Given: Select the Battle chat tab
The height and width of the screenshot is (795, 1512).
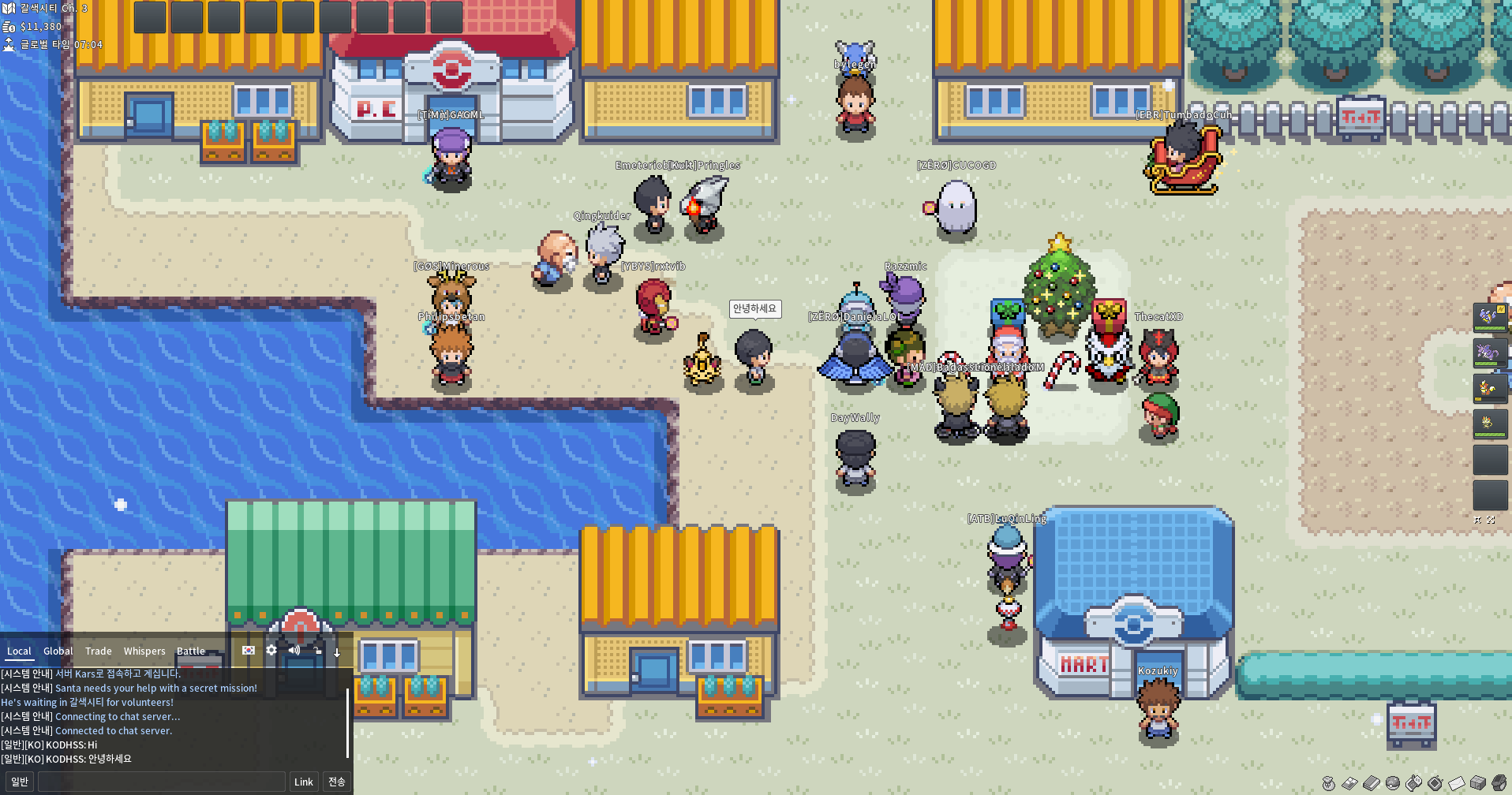Looking at the screenshot, I should (191, 651).
